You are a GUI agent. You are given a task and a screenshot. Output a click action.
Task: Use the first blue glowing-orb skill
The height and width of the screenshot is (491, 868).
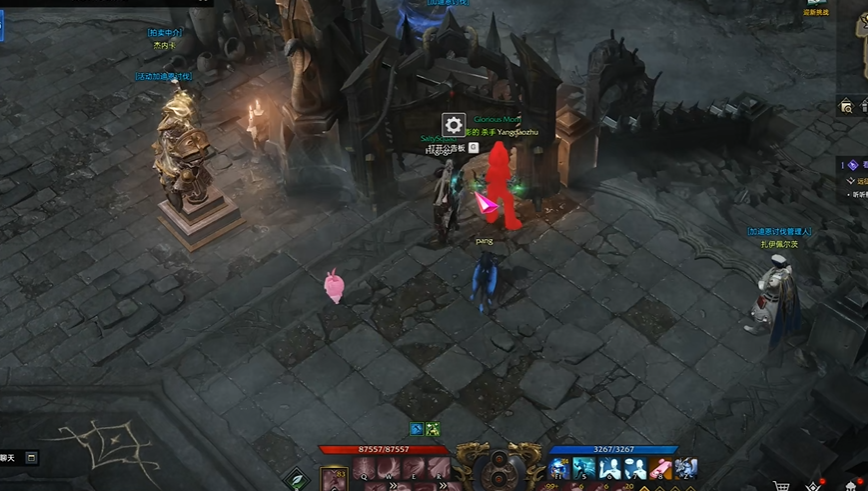[x=559, y=469]
